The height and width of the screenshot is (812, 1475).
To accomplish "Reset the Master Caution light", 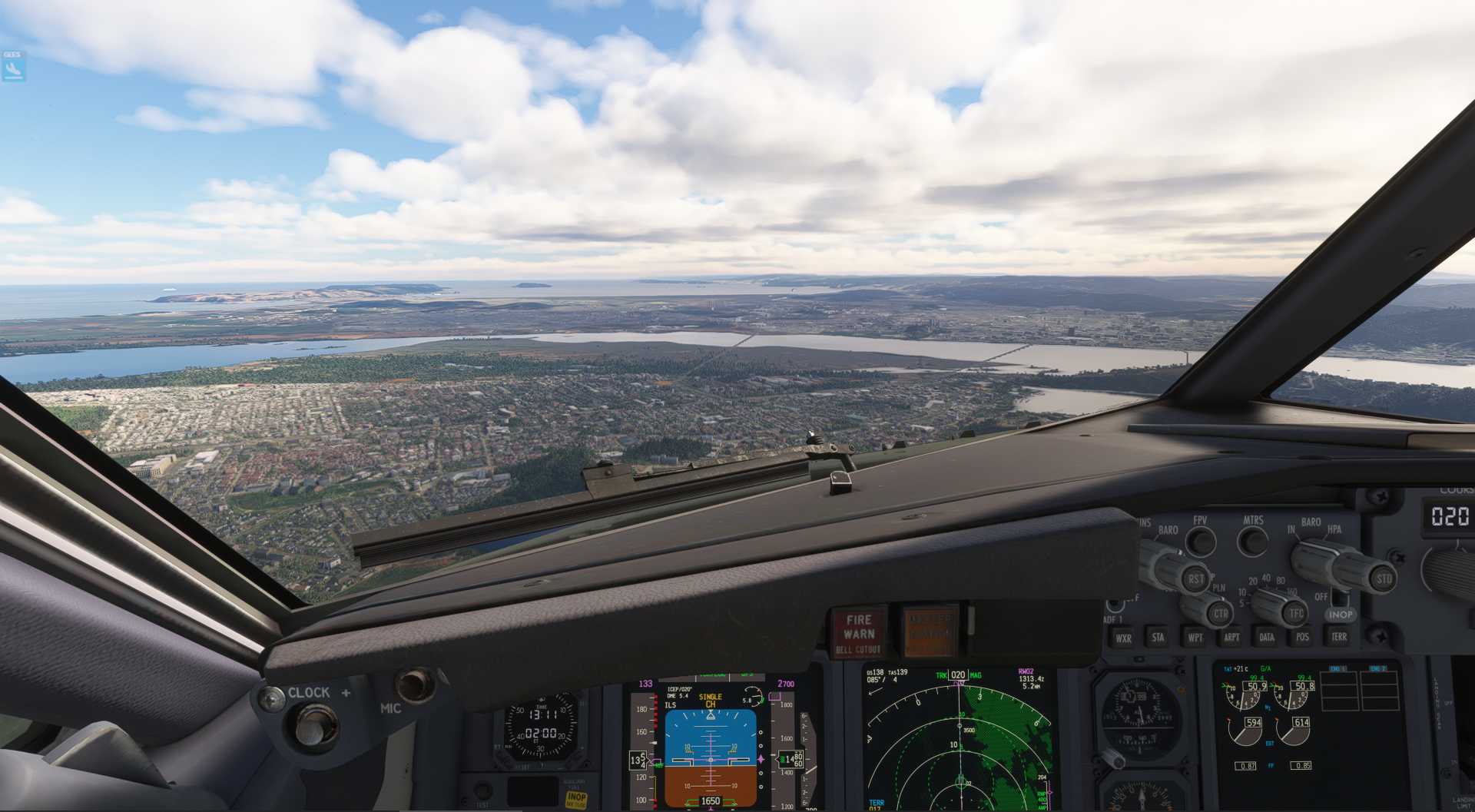I will click(930, 631).
